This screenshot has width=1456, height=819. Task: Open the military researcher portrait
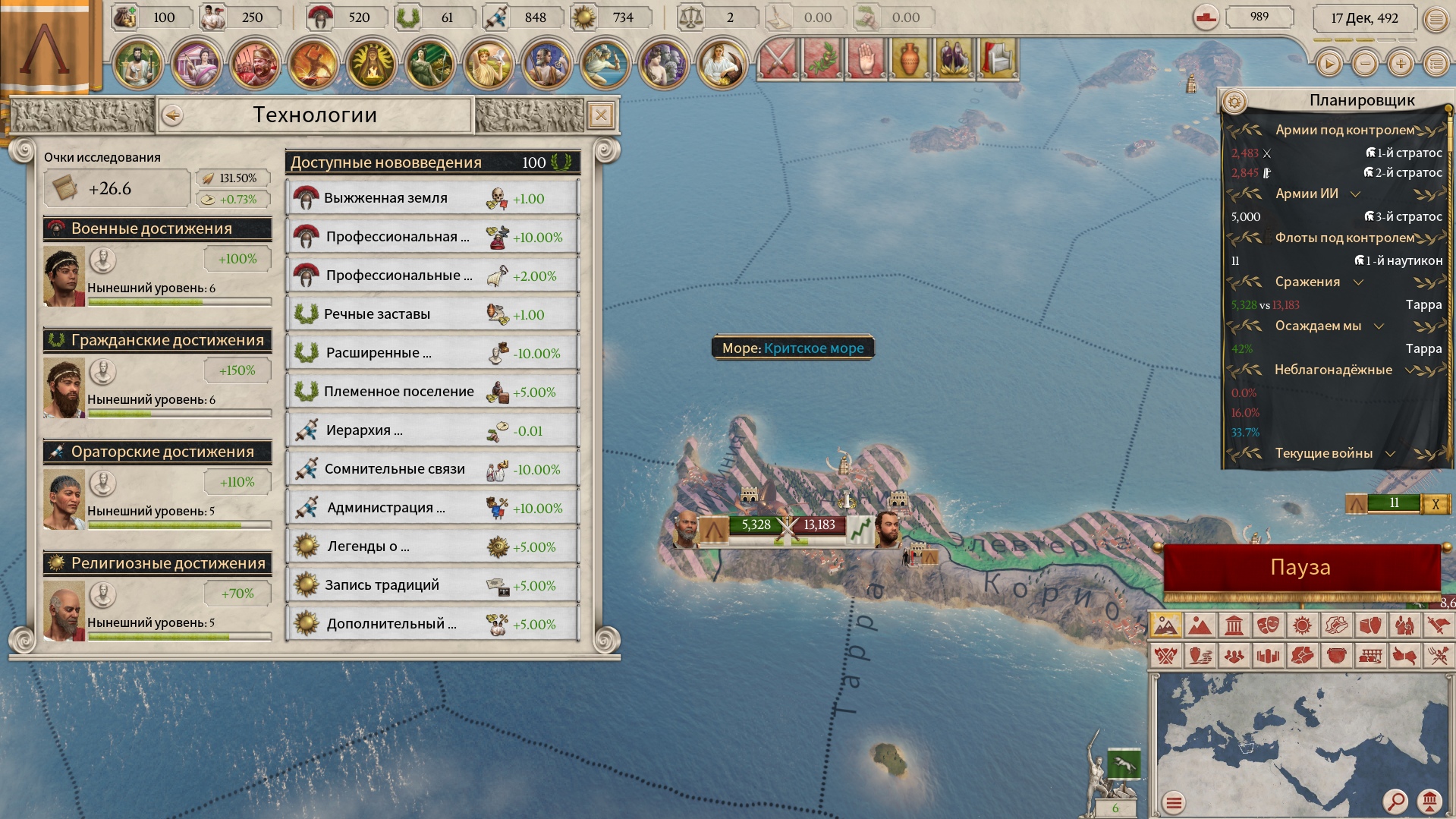pos(64,276)
